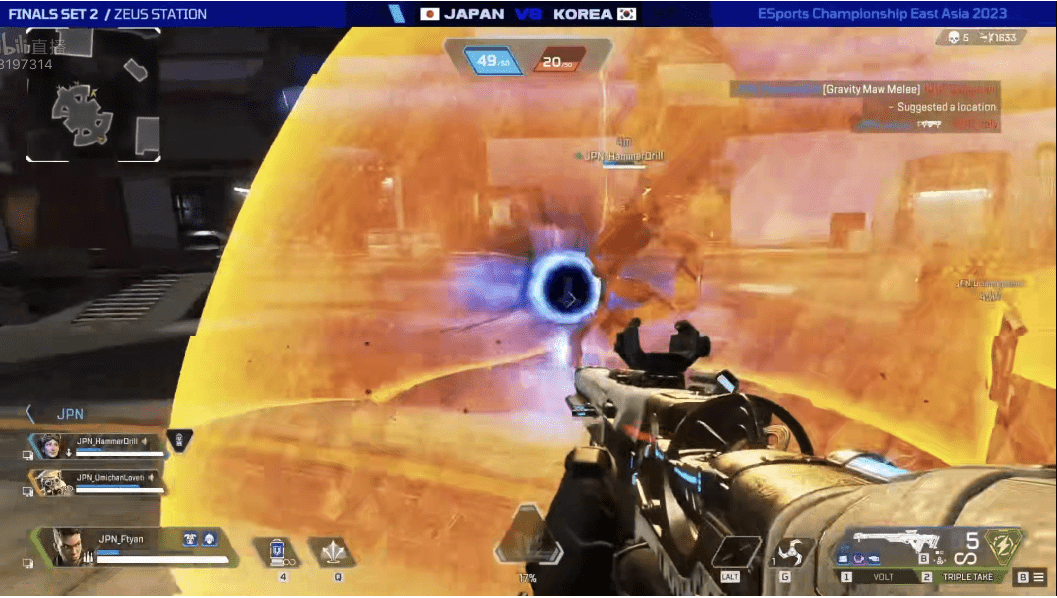This screenshot has height=598, width=1057.
Task: Switch to the Volt weapon slot
Action: tap(885, 577)
